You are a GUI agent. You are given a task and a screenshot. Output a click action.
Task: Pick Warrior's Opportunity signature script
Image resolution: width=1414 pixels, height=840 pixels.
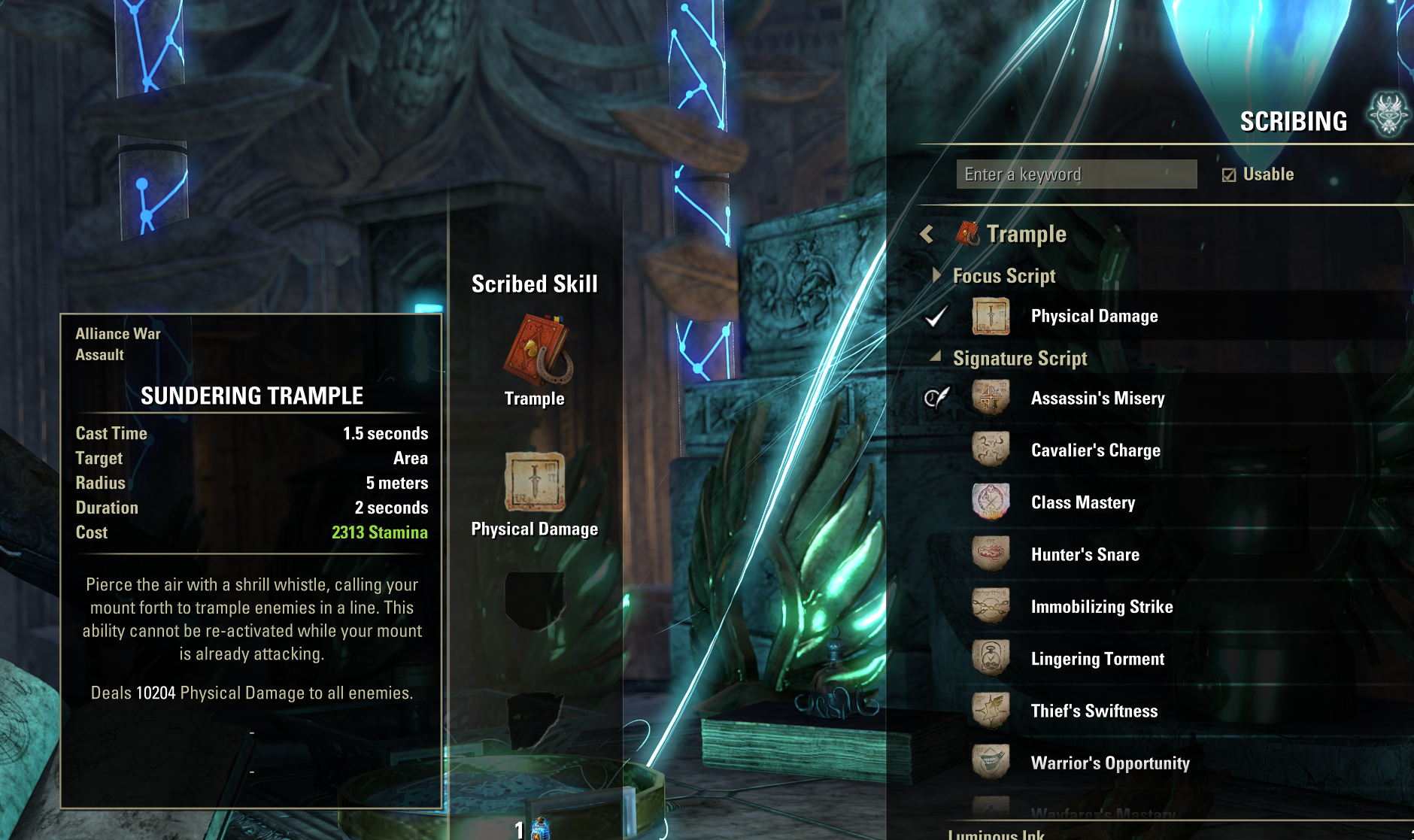point(1109,763)
